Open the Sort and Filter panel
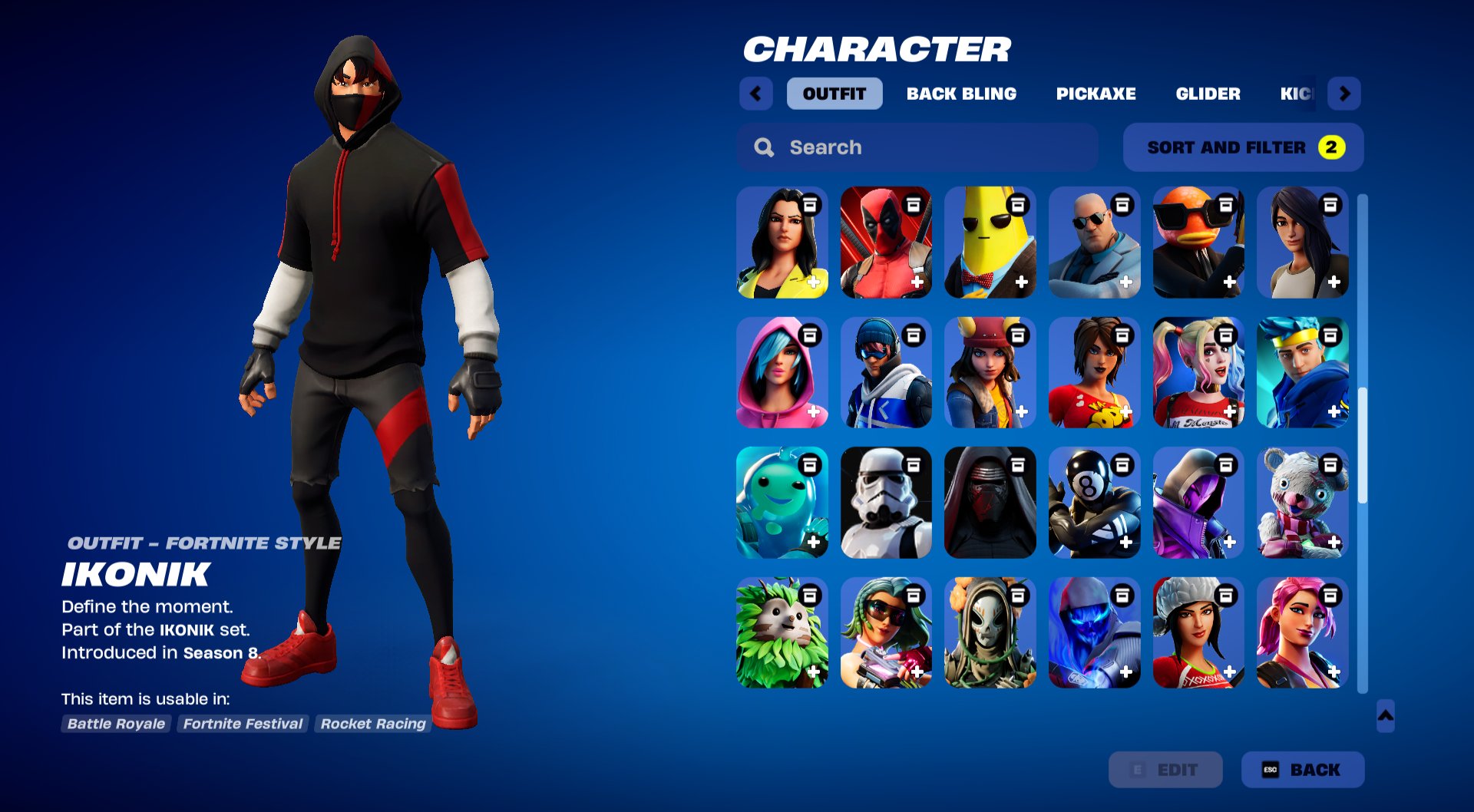The height and width of the screenshot is (812, 1474). [1242, 147]
